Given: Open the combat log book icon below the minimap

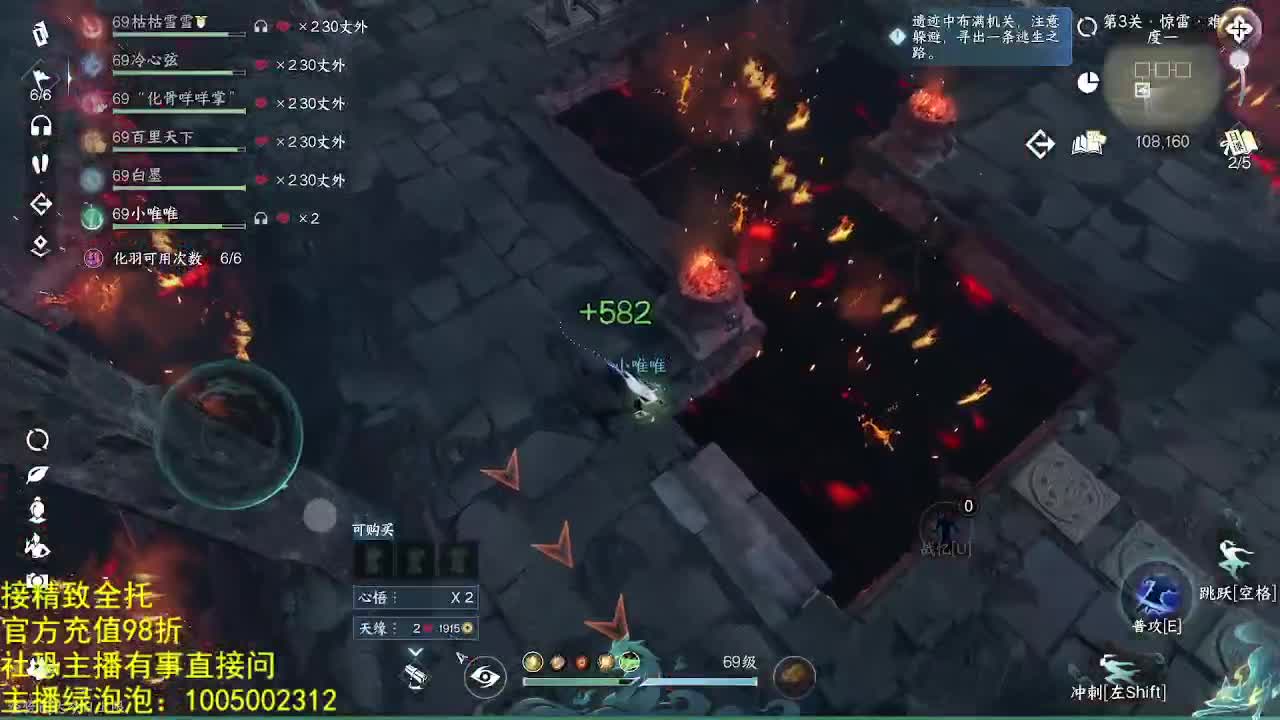Looking at the screenshot, I should click(1087, 143).
